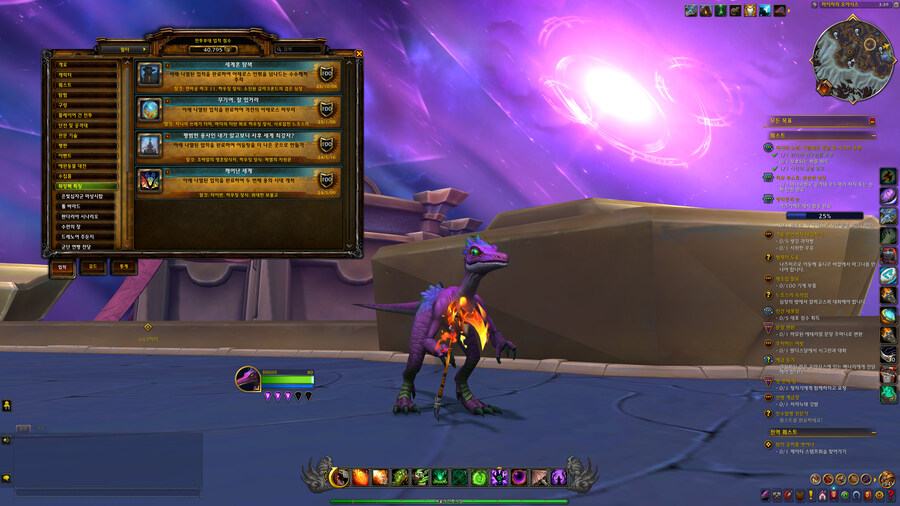Close the achievements window
Viewport: 900px width, 506px height.
pyautogui.click(x=359, y=54)
